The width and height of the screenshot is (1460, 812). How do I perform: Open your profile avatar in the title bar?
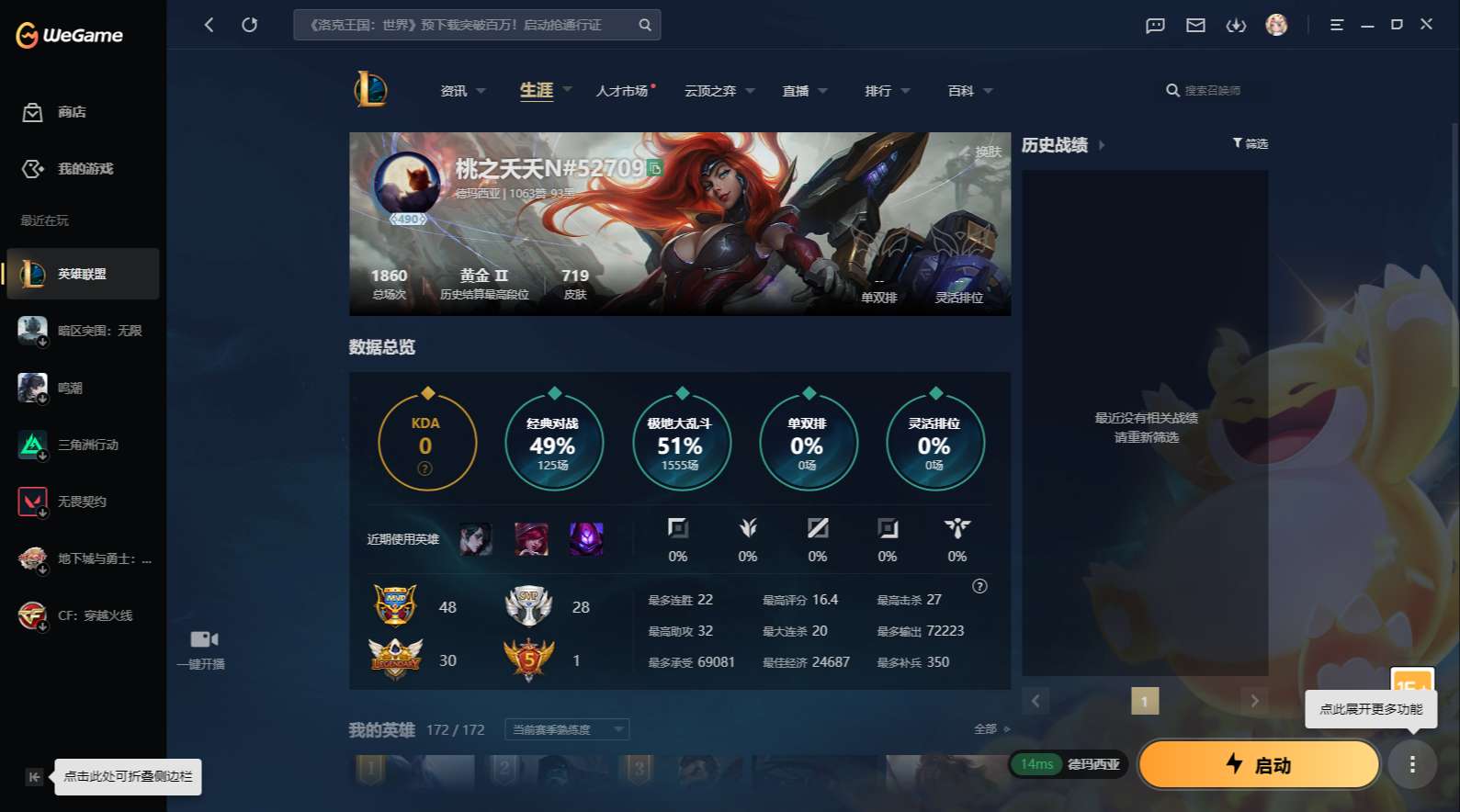pyautogui.click(x=1277, y=25)
